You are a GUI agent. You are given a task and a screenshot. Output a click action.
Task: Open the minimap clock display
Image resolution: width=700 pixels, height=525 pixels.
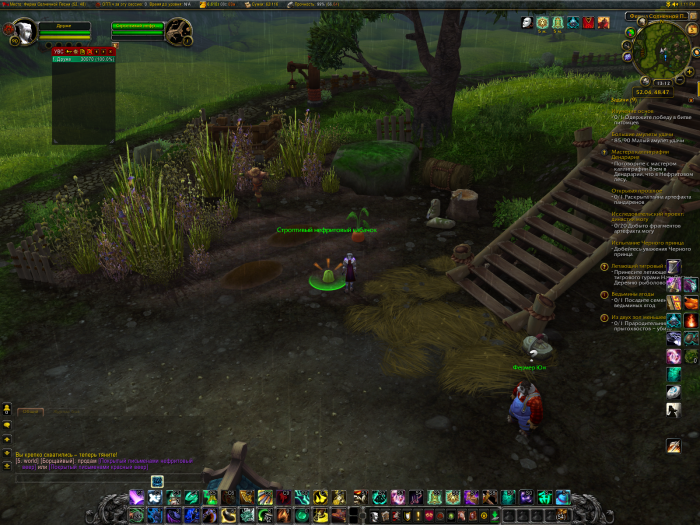tap(660, 84)
